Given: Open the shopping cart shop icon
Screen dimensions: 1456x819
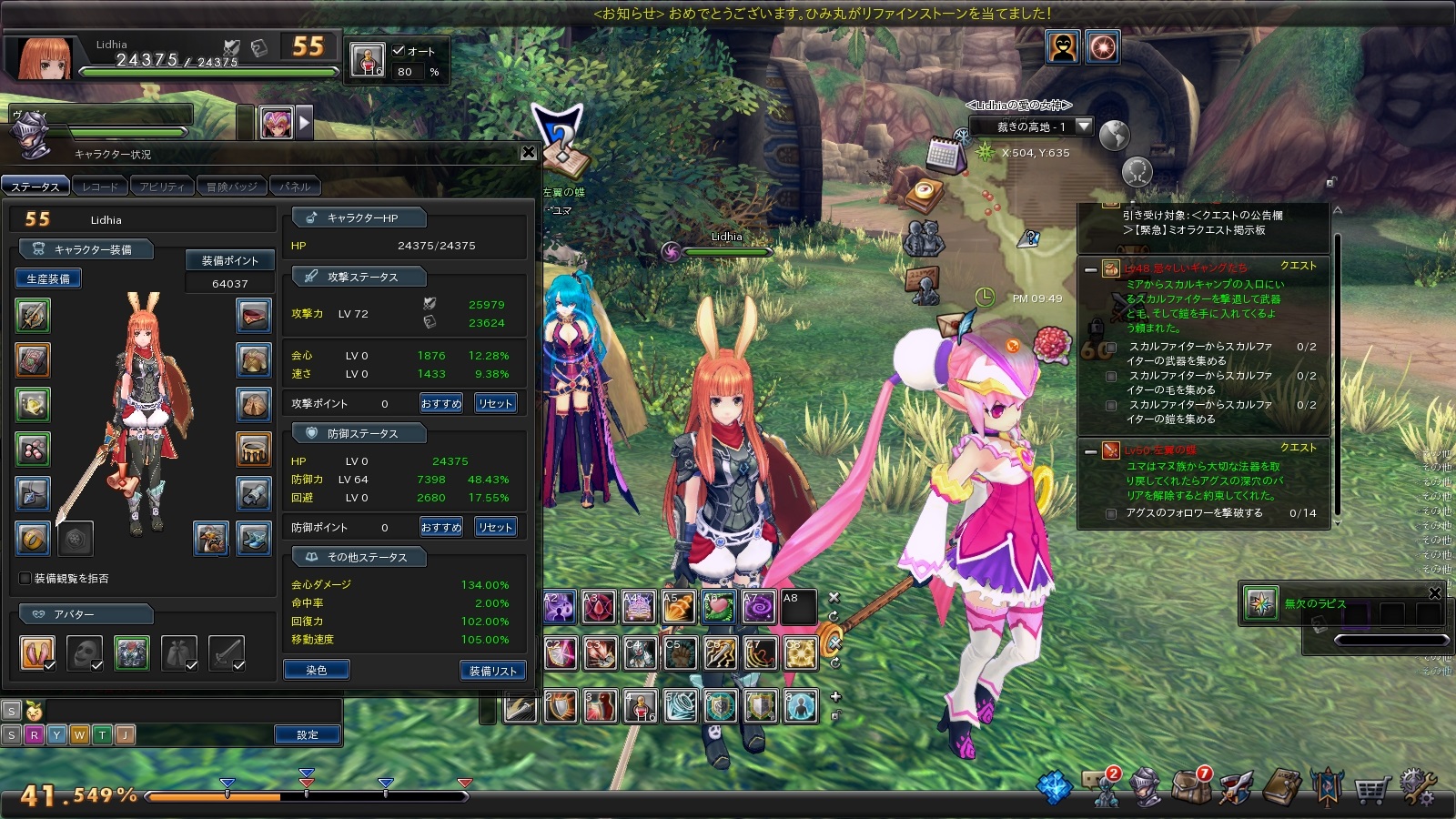Looking at the screenshot, I should click(x=1371, y=788).
